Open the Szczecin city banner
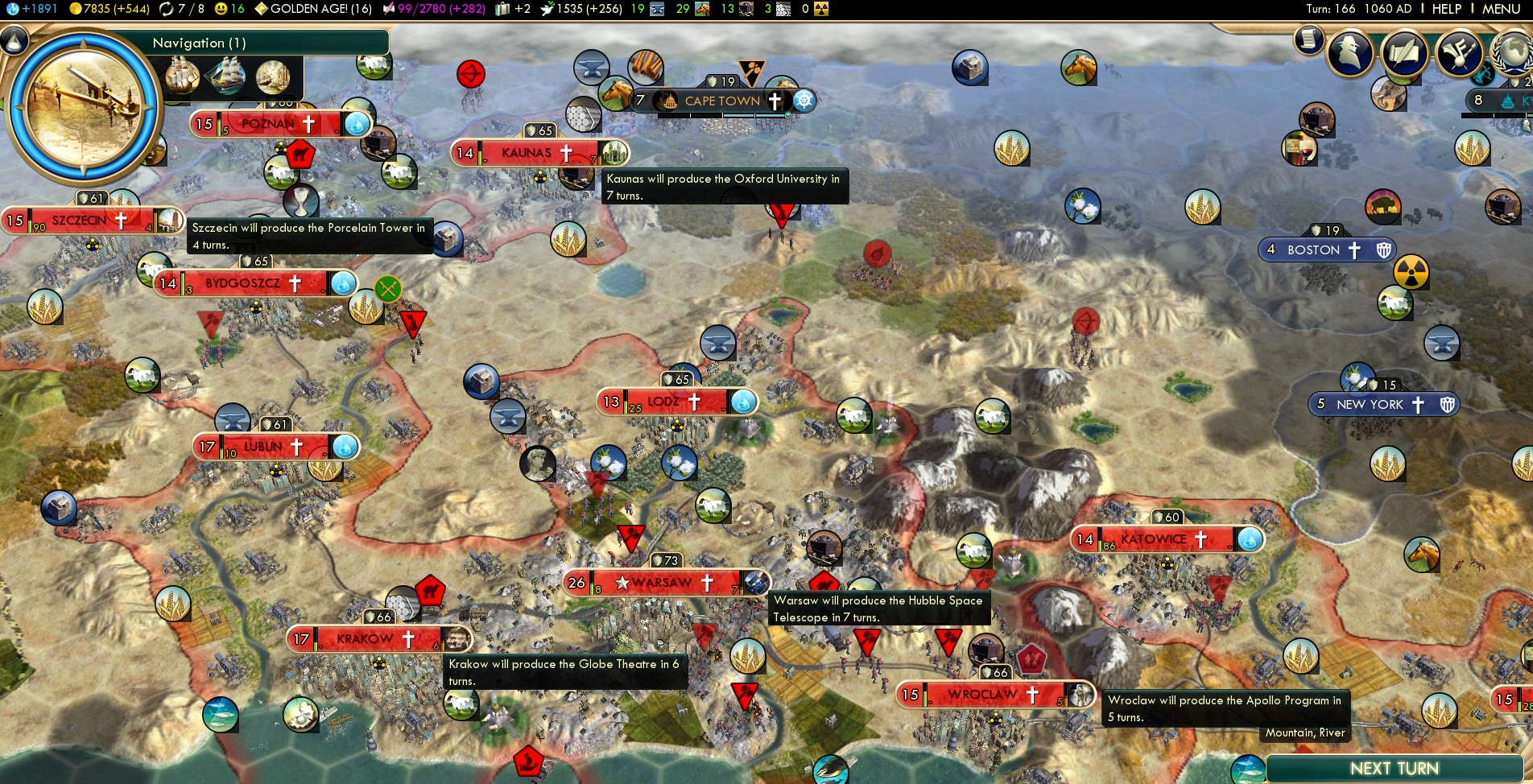Image resolution: width=1533 pixels, height=784 pixels. point(79,221)
